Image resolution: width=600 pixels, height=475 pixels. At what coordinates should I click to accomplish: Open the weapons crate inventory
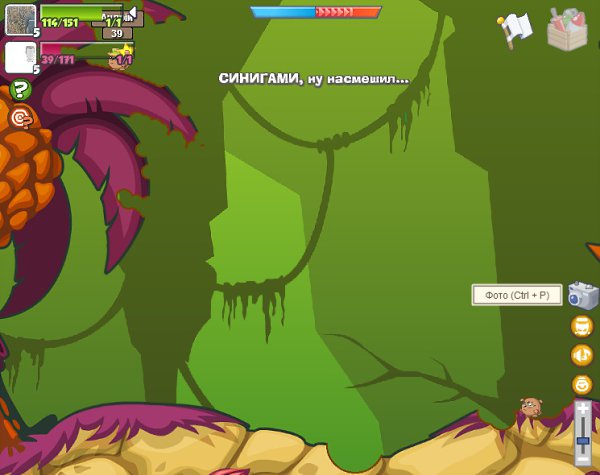coord(568,28)
